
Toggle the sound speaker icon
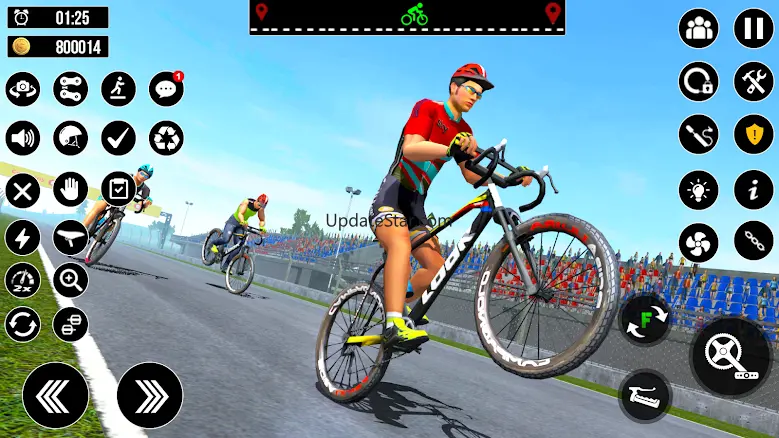click(23, 138)
